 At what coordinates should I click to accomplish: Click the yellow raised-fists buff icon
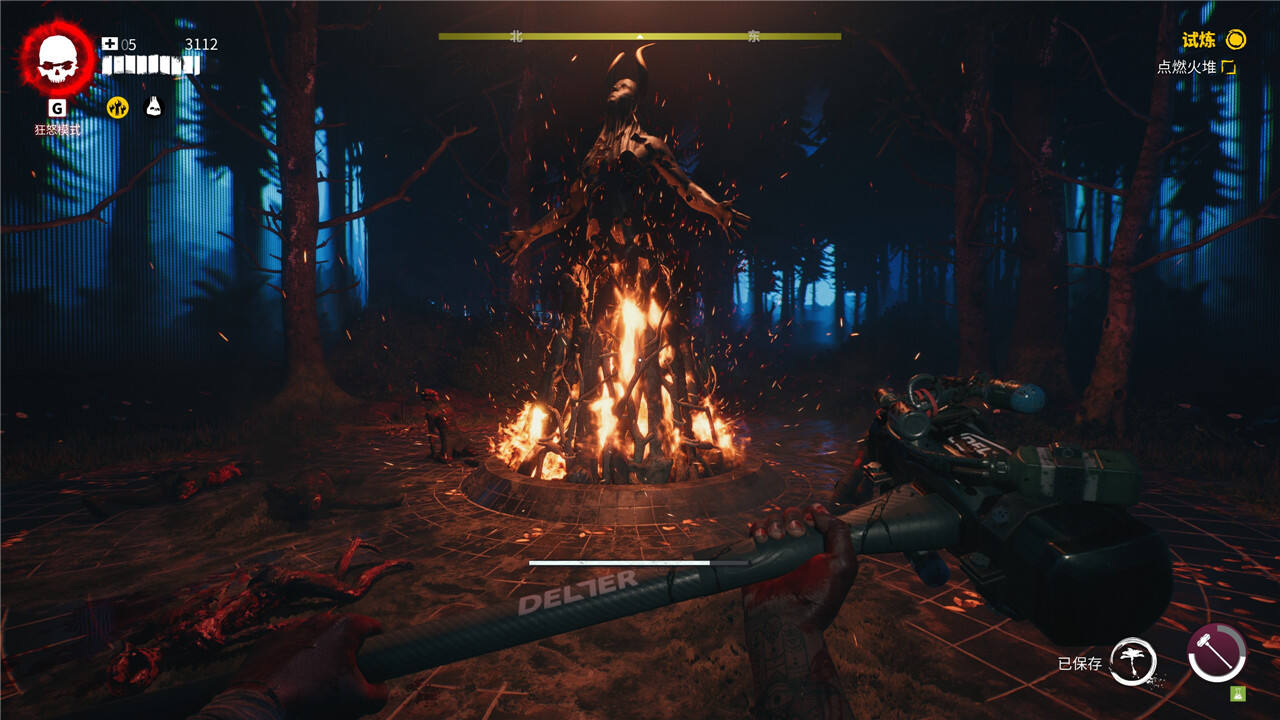pyautogui.click(x=118, y=107)
